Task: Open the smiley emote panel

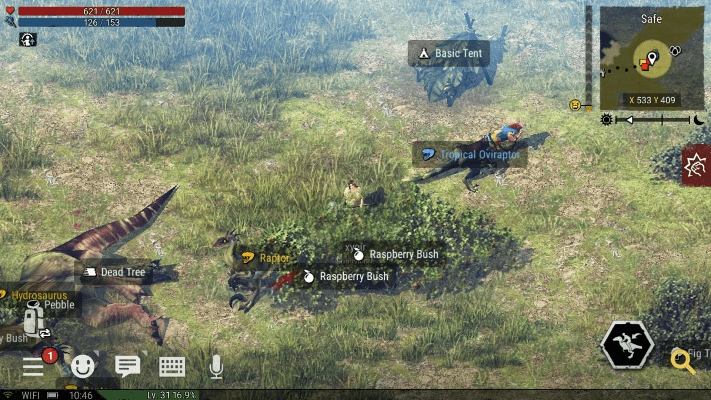Action: [82, 367]
